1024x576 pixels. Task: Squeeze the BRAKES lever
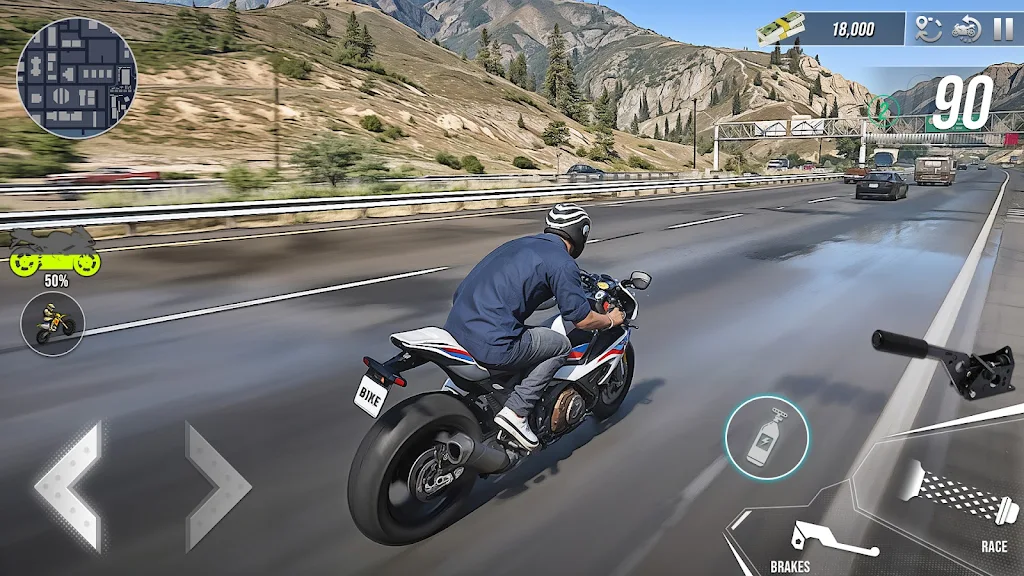[830, 542]
